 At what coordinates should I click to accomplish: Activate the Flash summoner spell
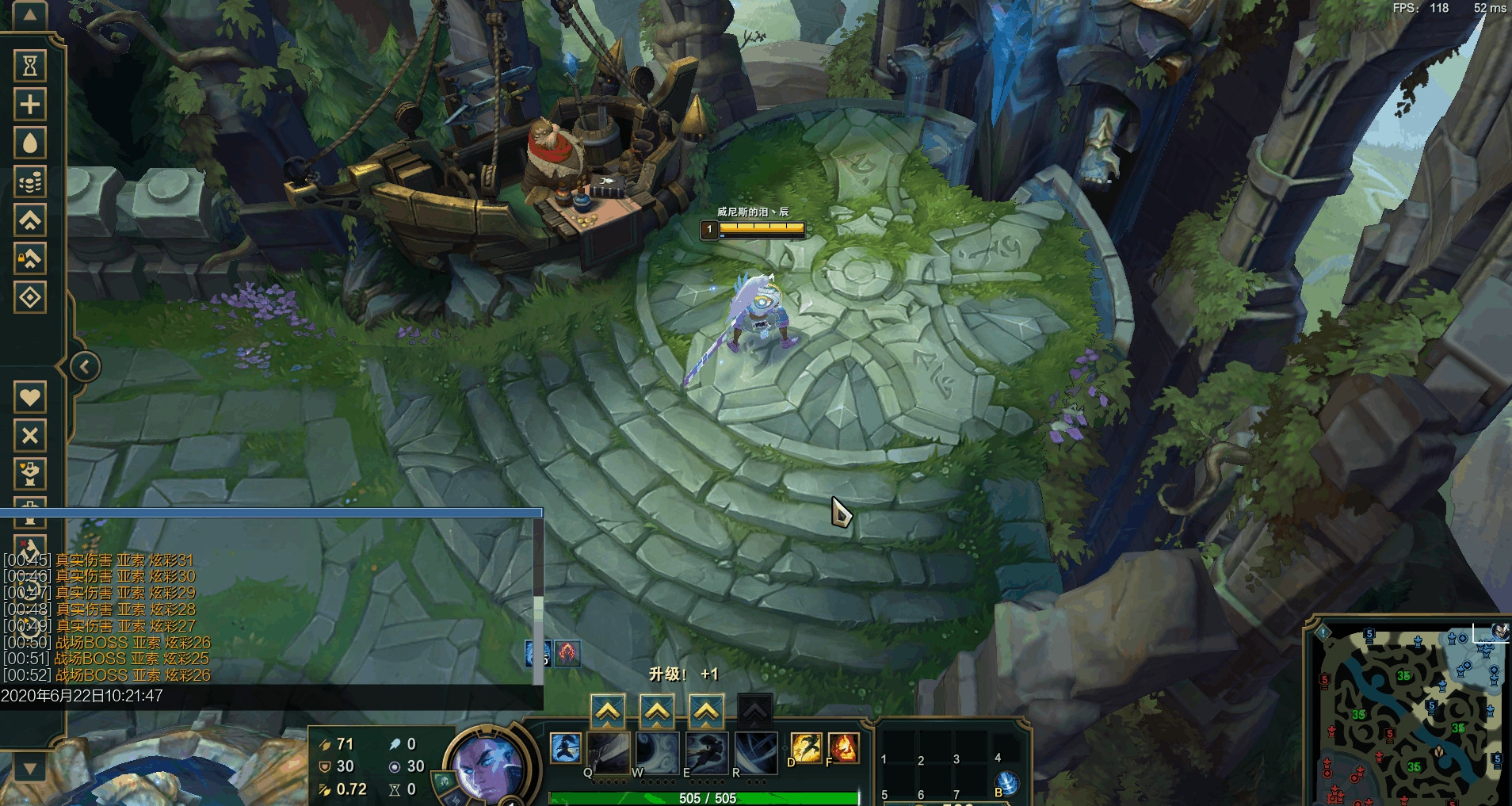point(806,748)
